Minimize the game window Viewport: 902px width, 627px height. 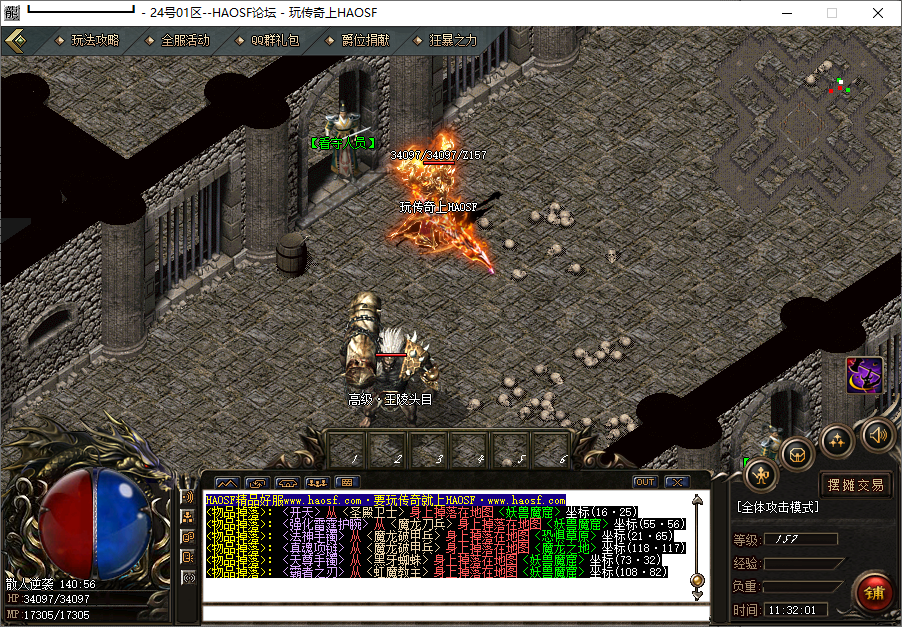(x=786, y=13)
